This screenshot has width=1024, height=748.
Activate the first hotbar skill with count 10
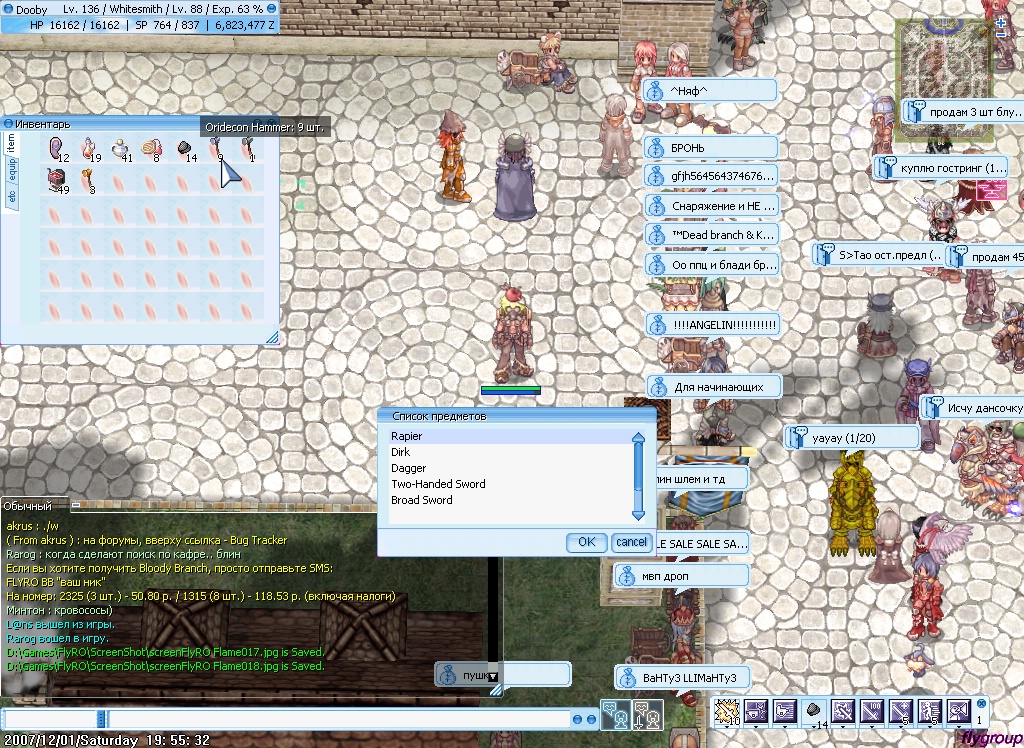(x=729, y=710)
